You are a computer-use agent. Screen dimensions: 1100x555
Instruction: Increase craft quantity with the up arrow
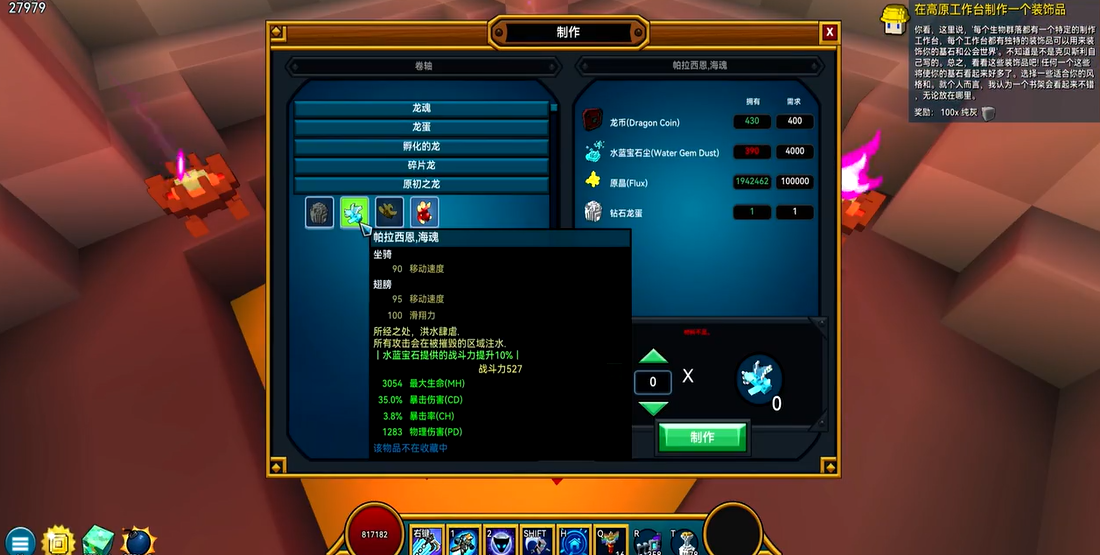point(653,357)
